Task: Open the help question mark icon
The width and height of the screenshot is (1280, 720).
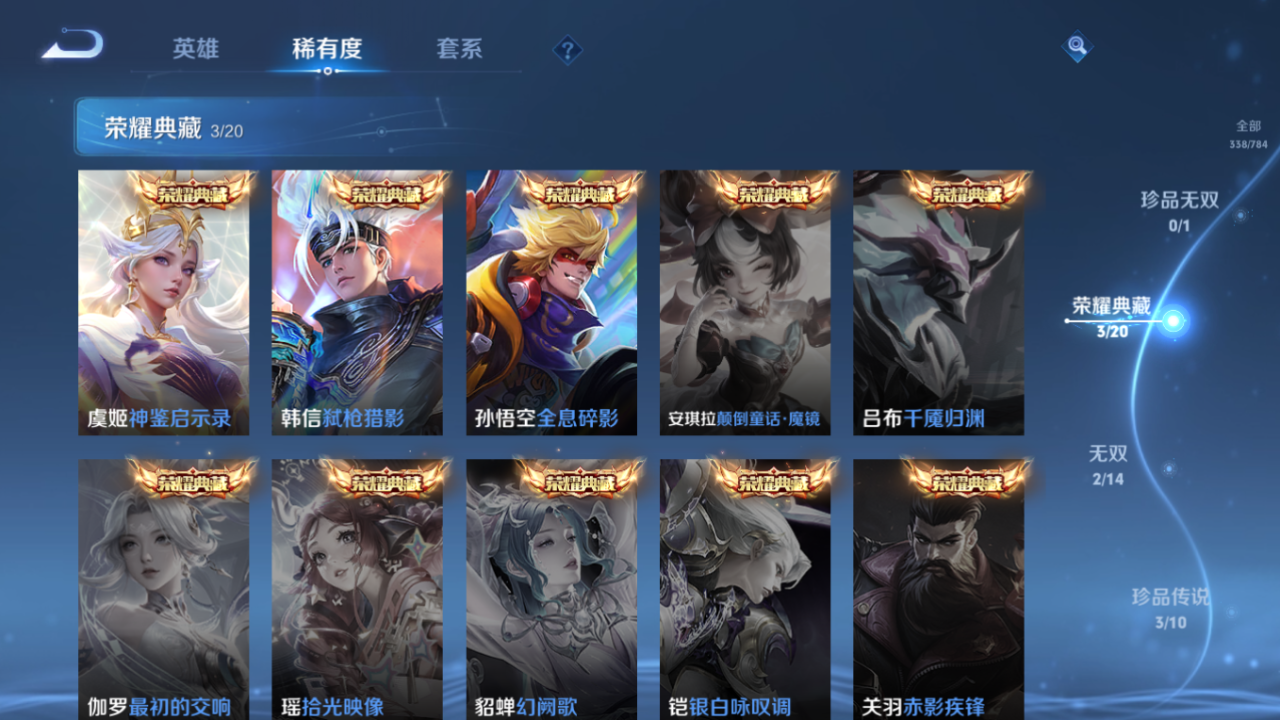Action: pos(567,48)
